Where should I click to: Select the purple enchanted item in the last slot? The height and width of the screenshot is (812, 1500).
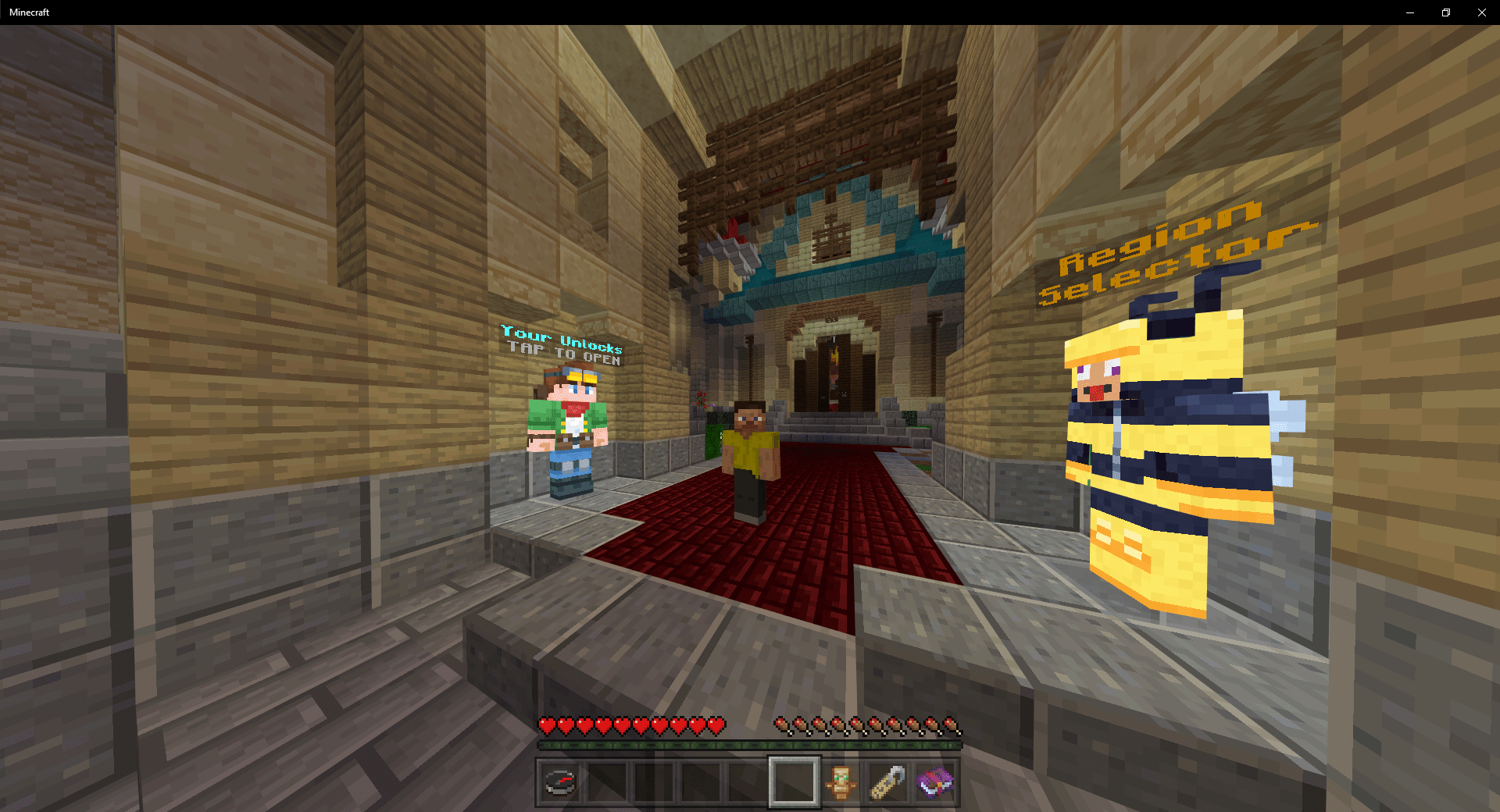point(934,780)
